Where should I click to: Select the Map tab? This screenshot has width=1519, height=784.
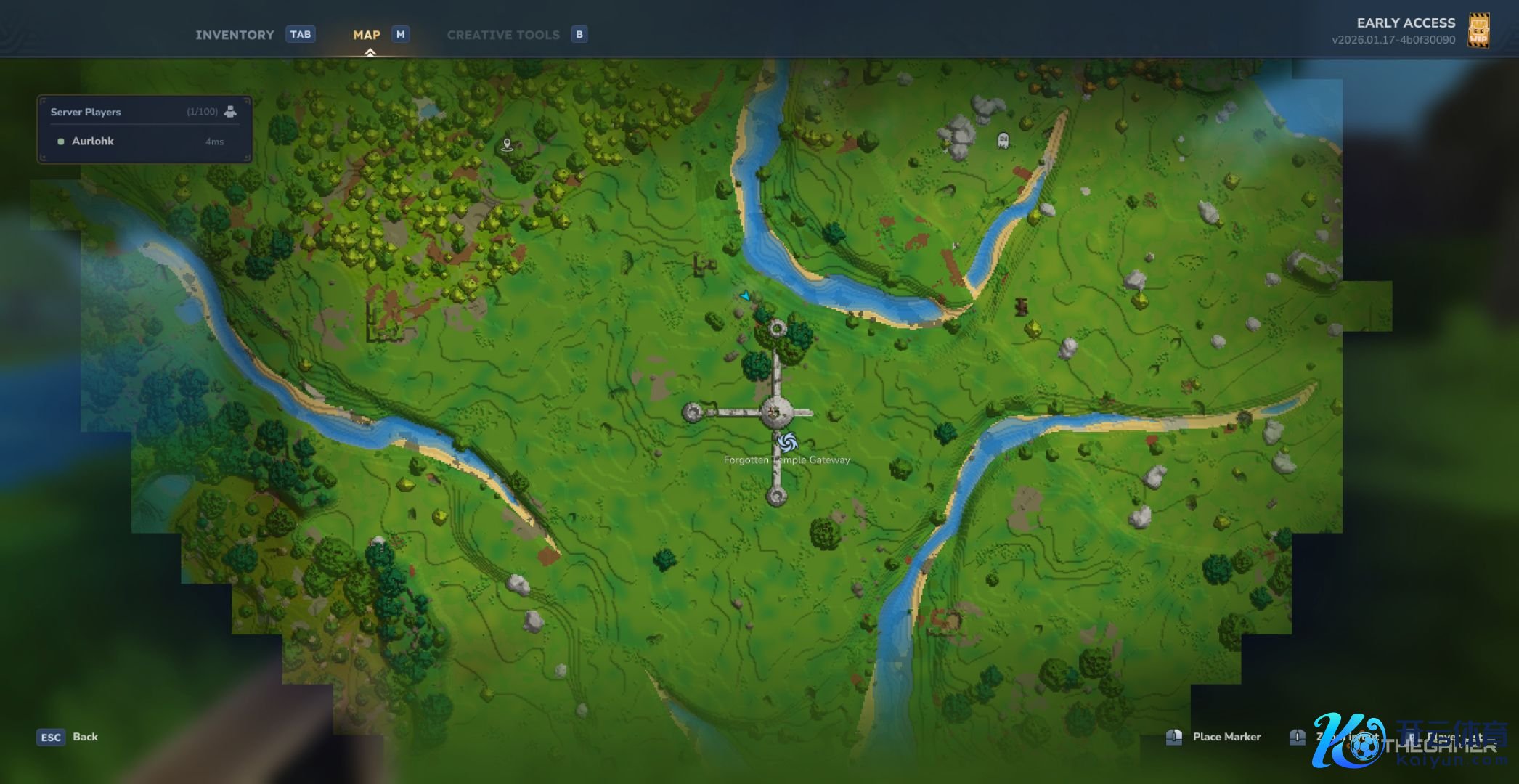pos(367,35)
